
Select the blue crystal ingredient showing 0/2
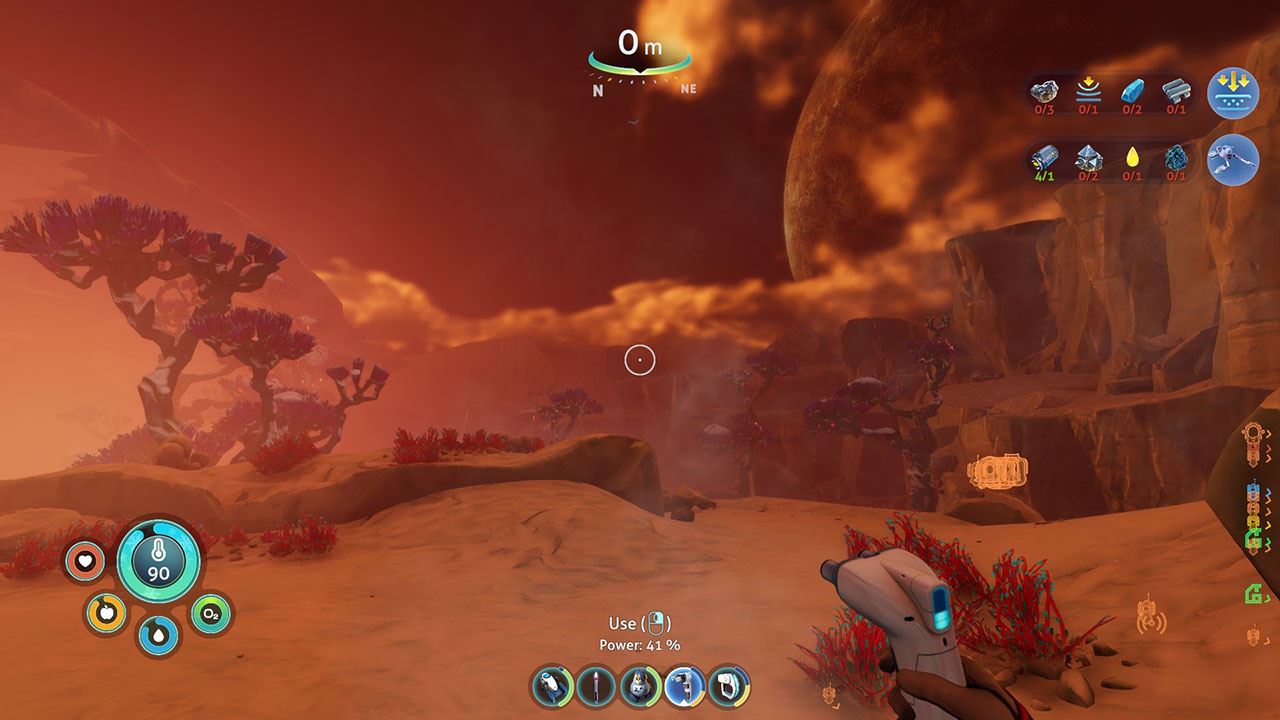[1132, 92]
